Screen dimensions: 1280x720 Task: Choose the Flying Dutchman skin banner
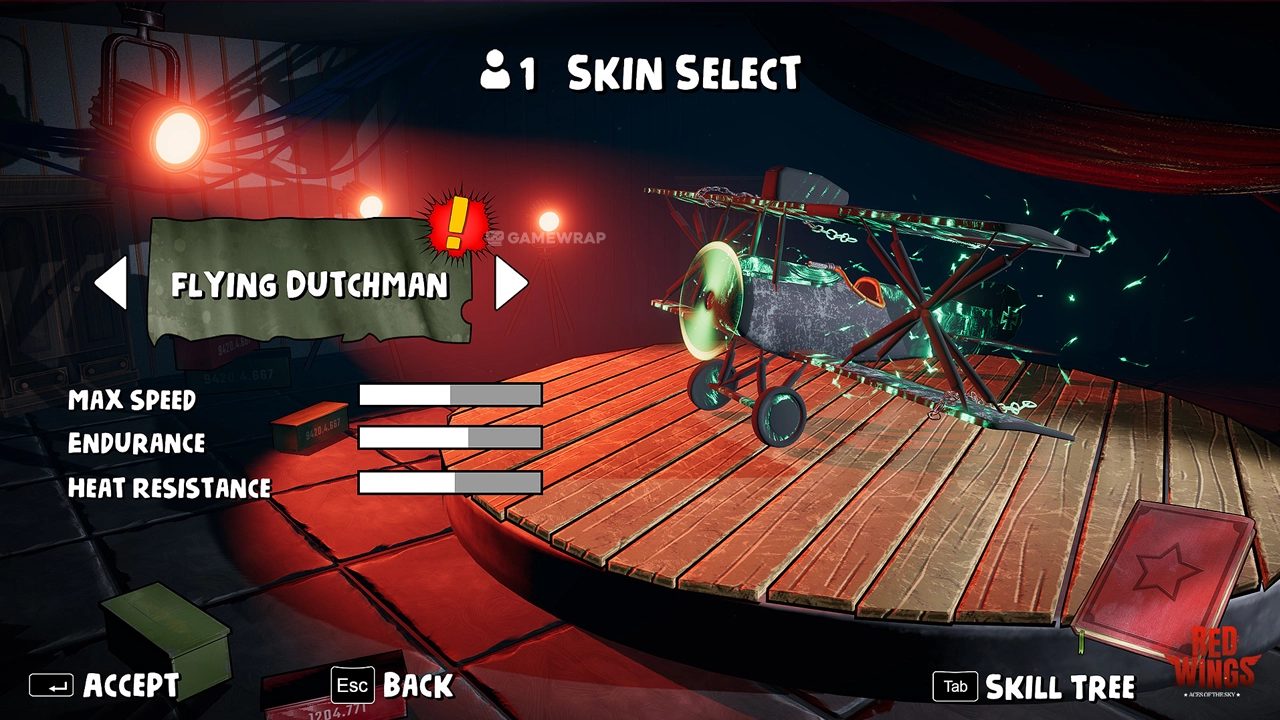tap(308, 285)
